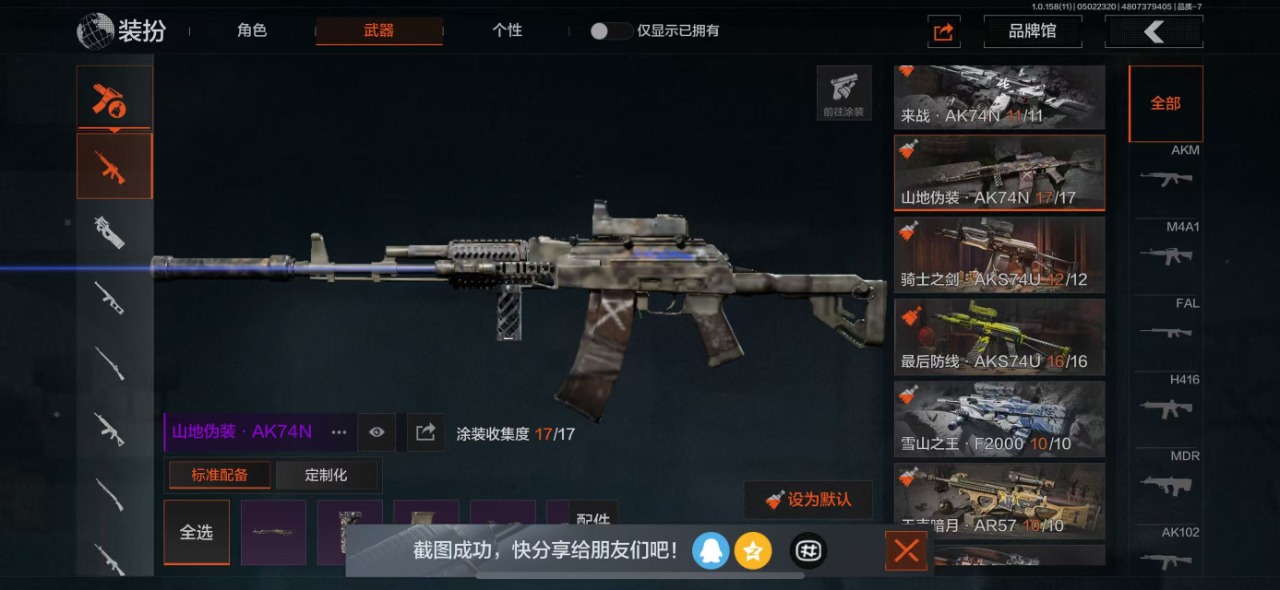Switch to the 定制化 tab
Viewport: 1280px width, 590px height.
[x=326, y=475]
